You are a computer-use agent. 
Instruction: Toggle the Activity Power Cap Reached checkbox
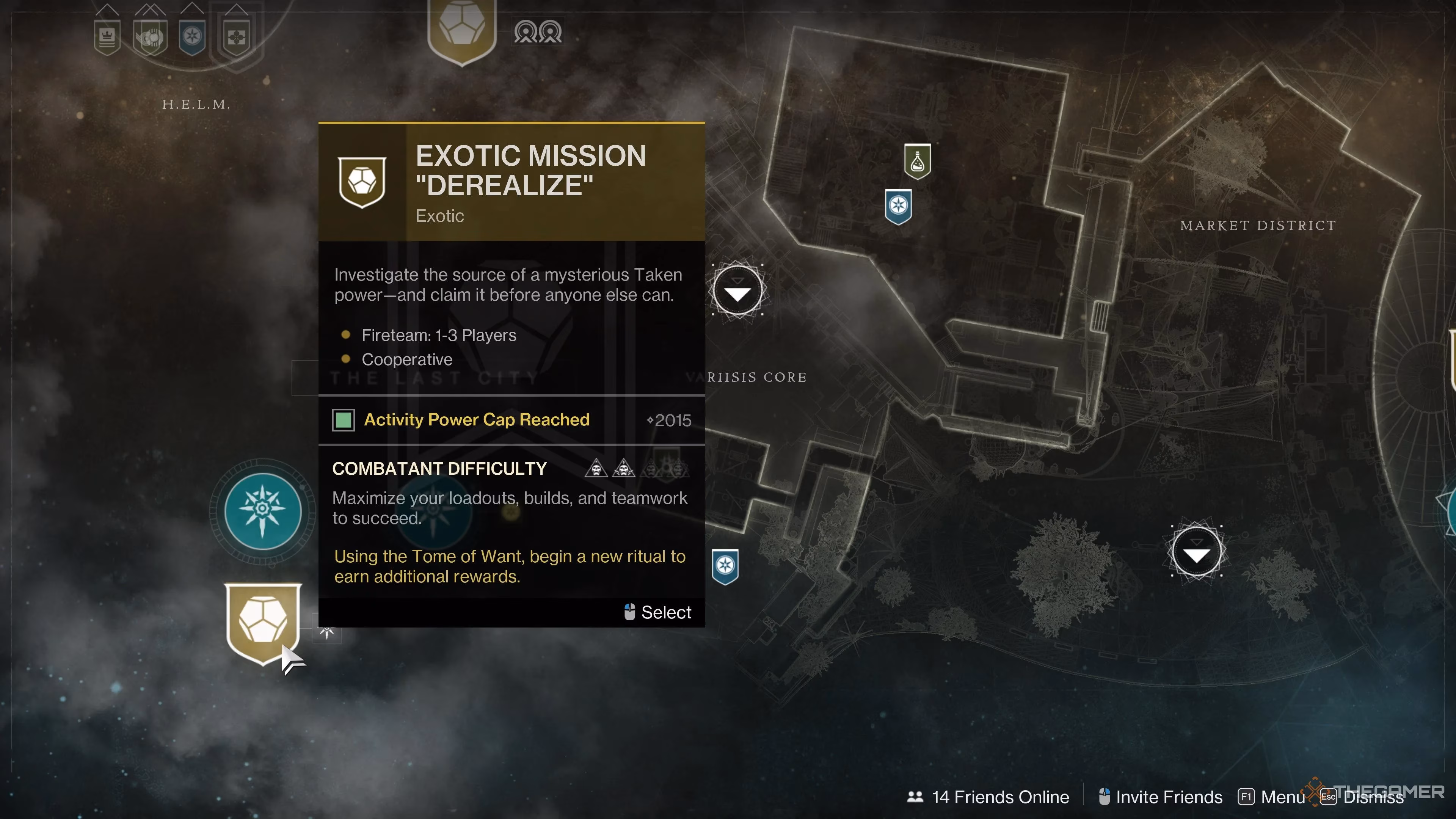[x=343, y=420]
